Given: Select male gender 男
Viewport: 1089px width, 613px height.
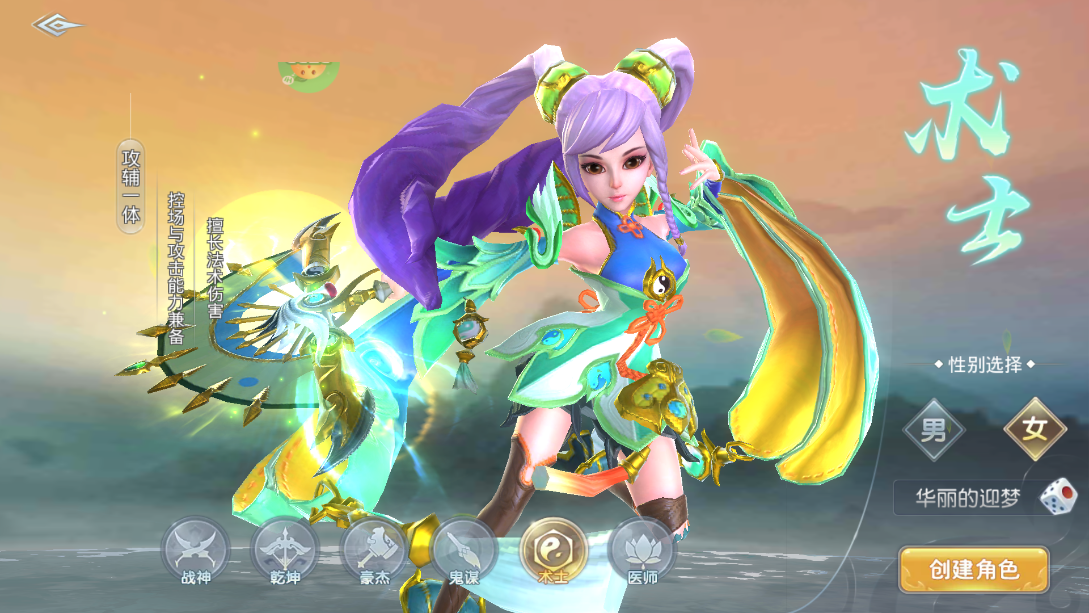Looking at the screenshot, I should pyautogui.click(x=933, y=432).
